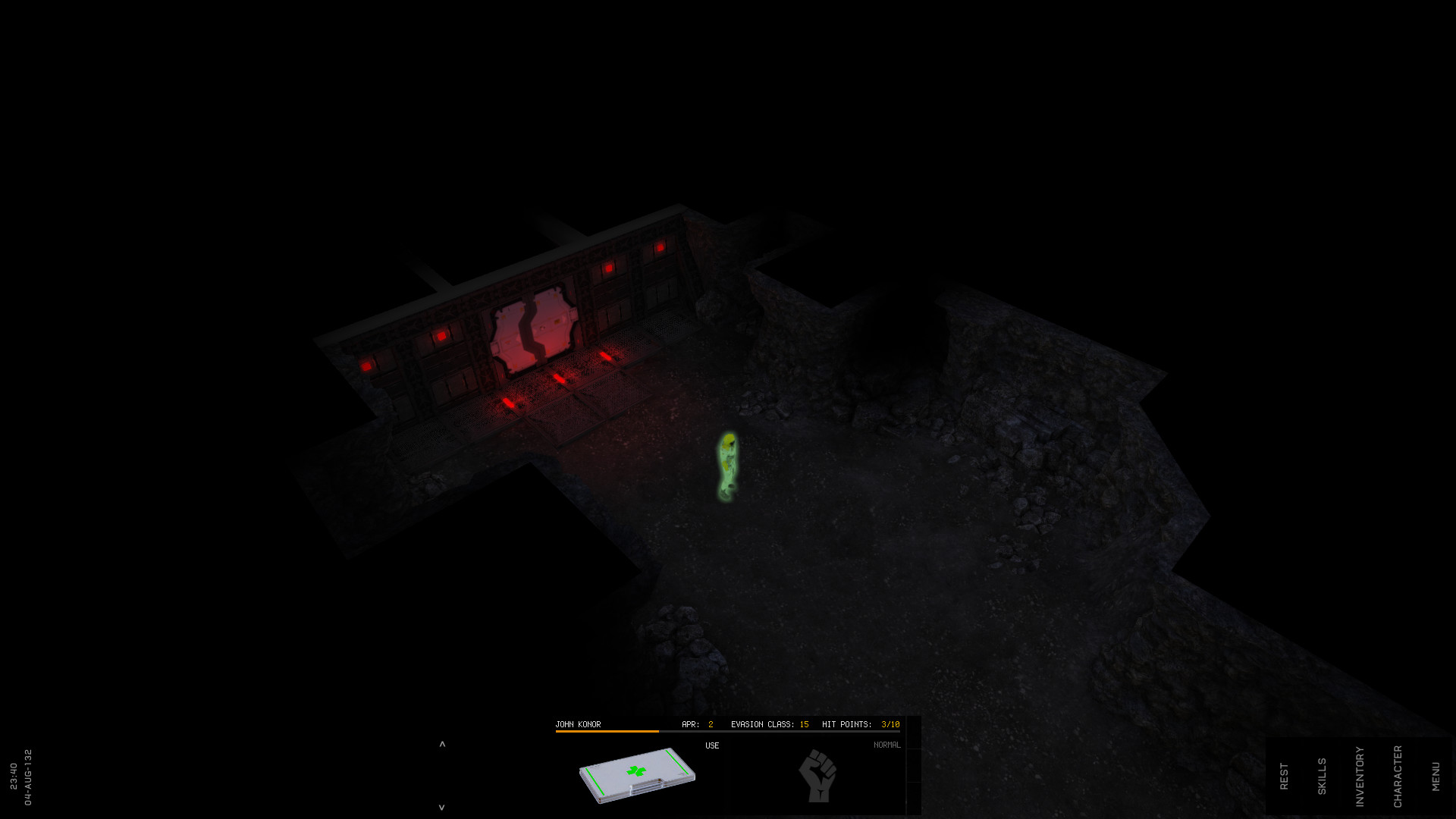Expand the MENU sidebar panel
Image resolution: width=1456 pixels, height=819 pixels.
point(1436,774)
